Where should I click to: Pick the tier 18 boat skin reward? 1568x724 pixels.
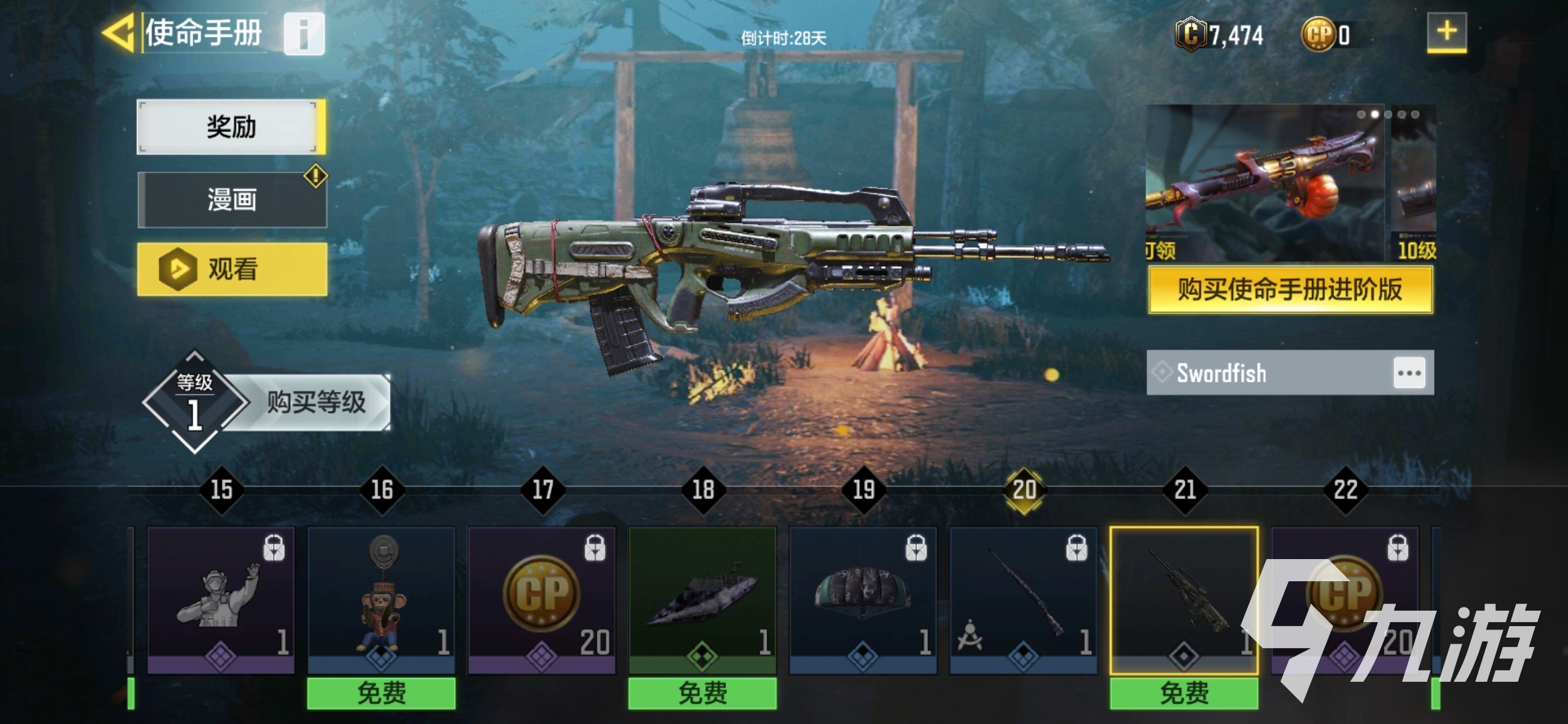coord(702,600)
